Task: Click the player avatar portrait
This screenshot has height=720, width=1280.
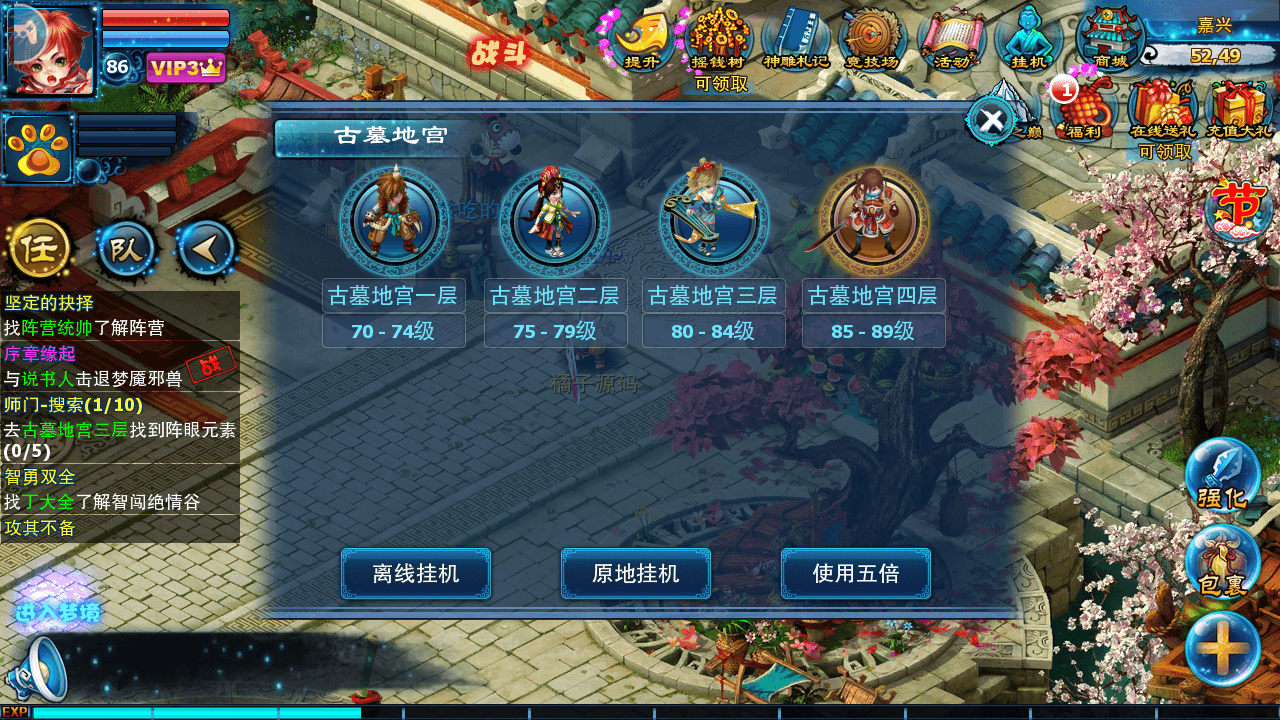Action: click(50, 48)
